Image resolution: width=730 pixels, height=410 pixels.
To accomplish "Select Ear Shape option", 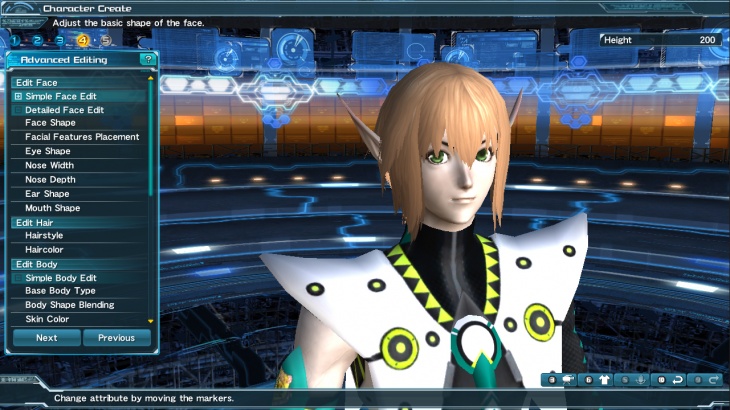I will click(x=47, y=194).
